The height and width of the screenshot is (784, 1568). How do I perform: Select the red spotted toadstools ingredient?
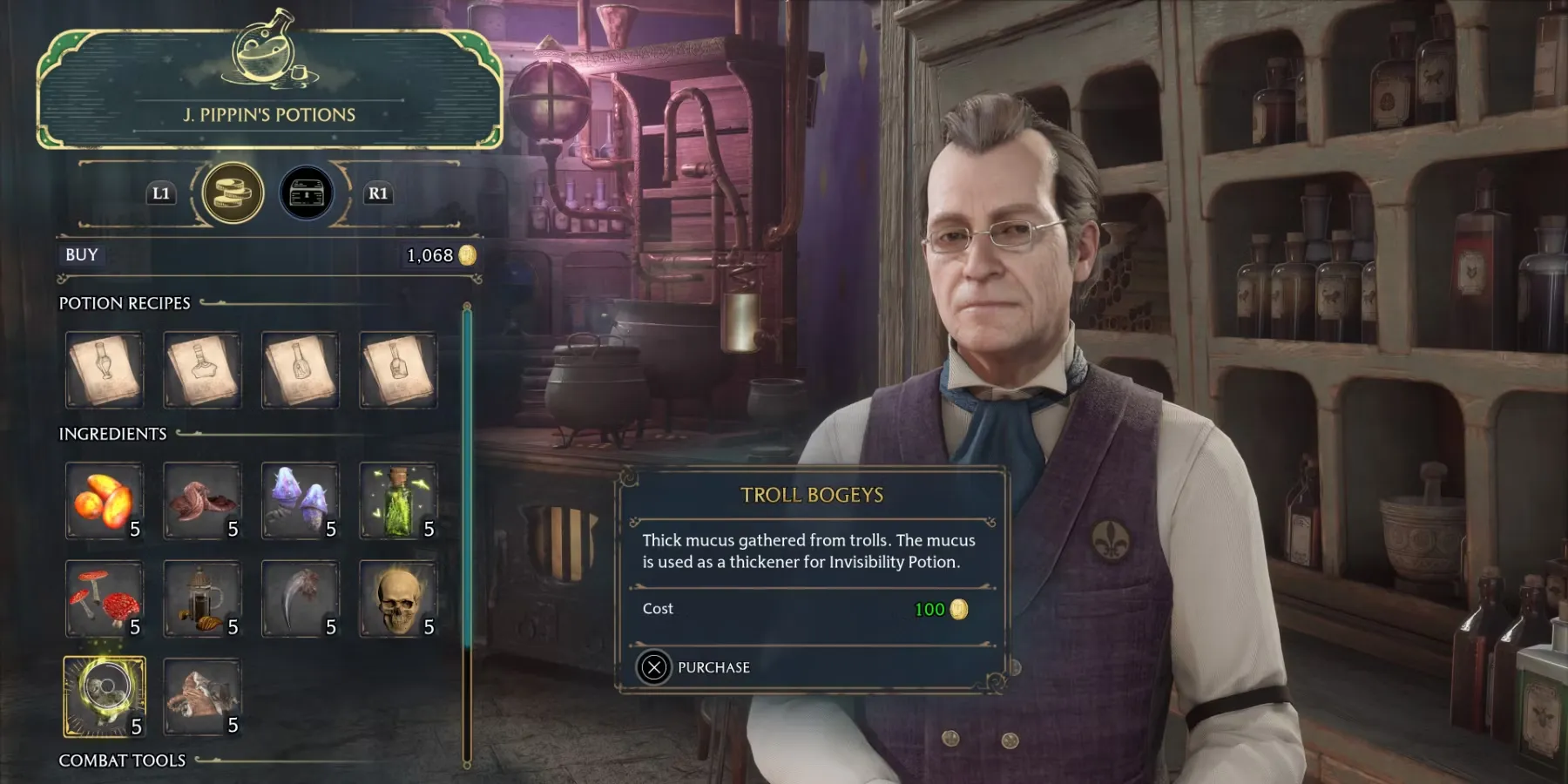tap(105, 599)
